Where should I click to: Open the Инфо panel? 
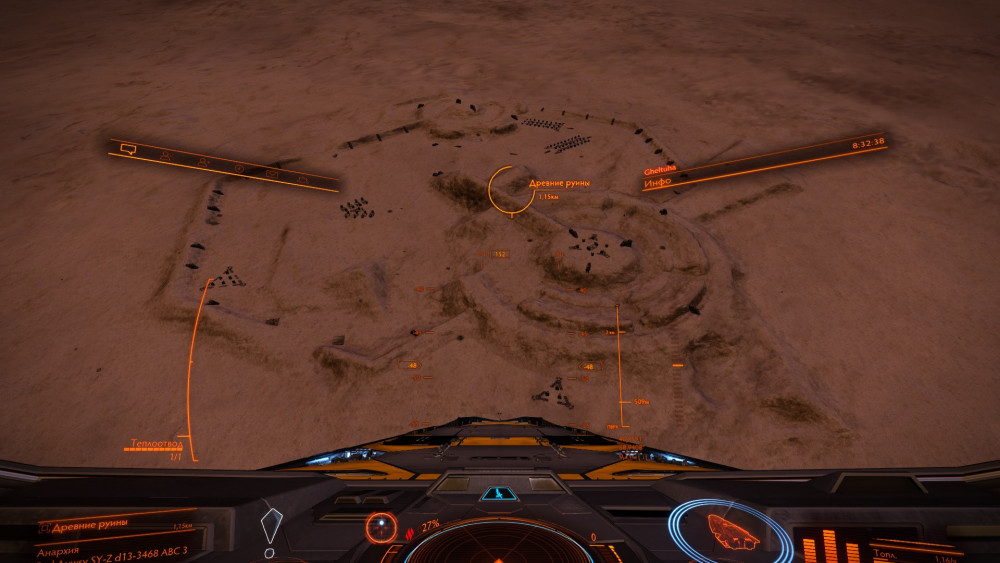[x=657, y=183]
